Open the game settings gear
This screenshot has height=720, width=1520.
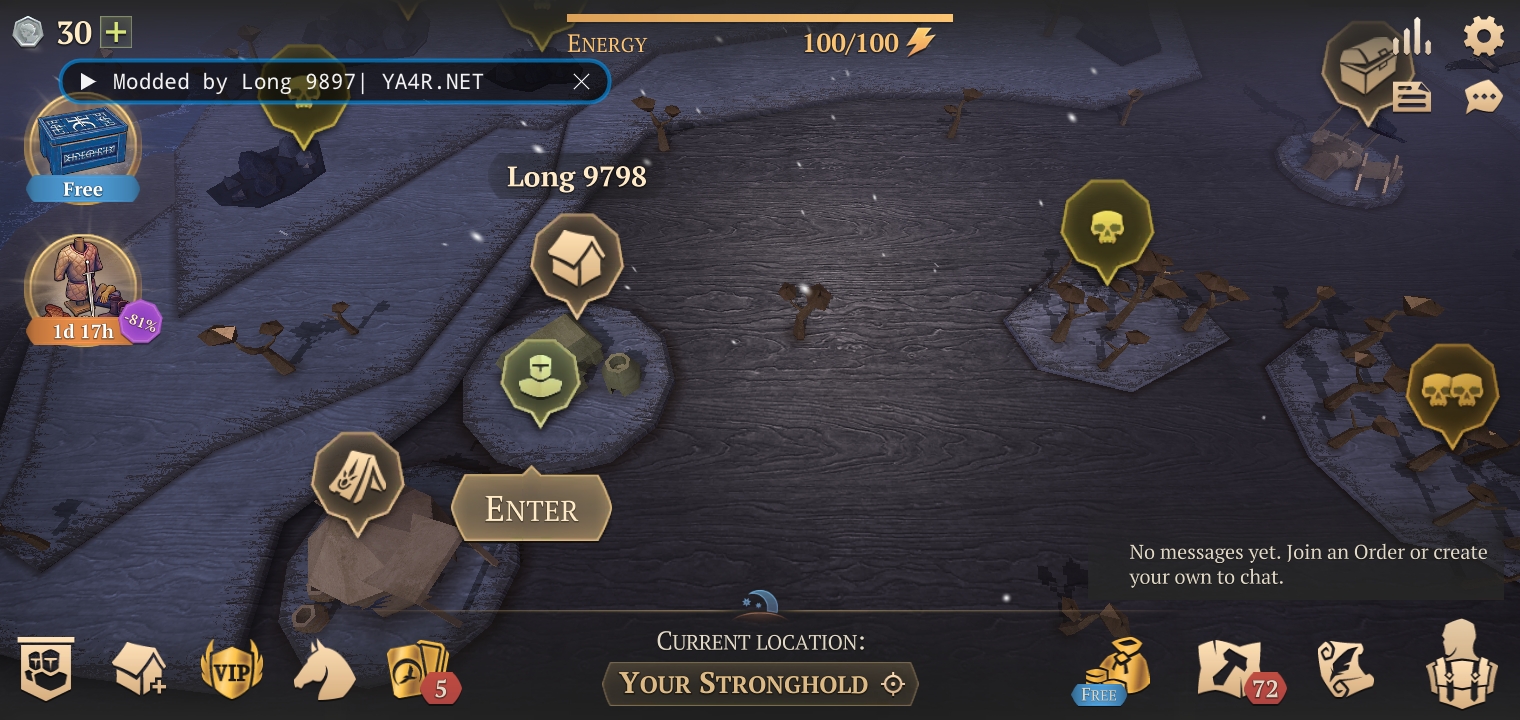1483,37
